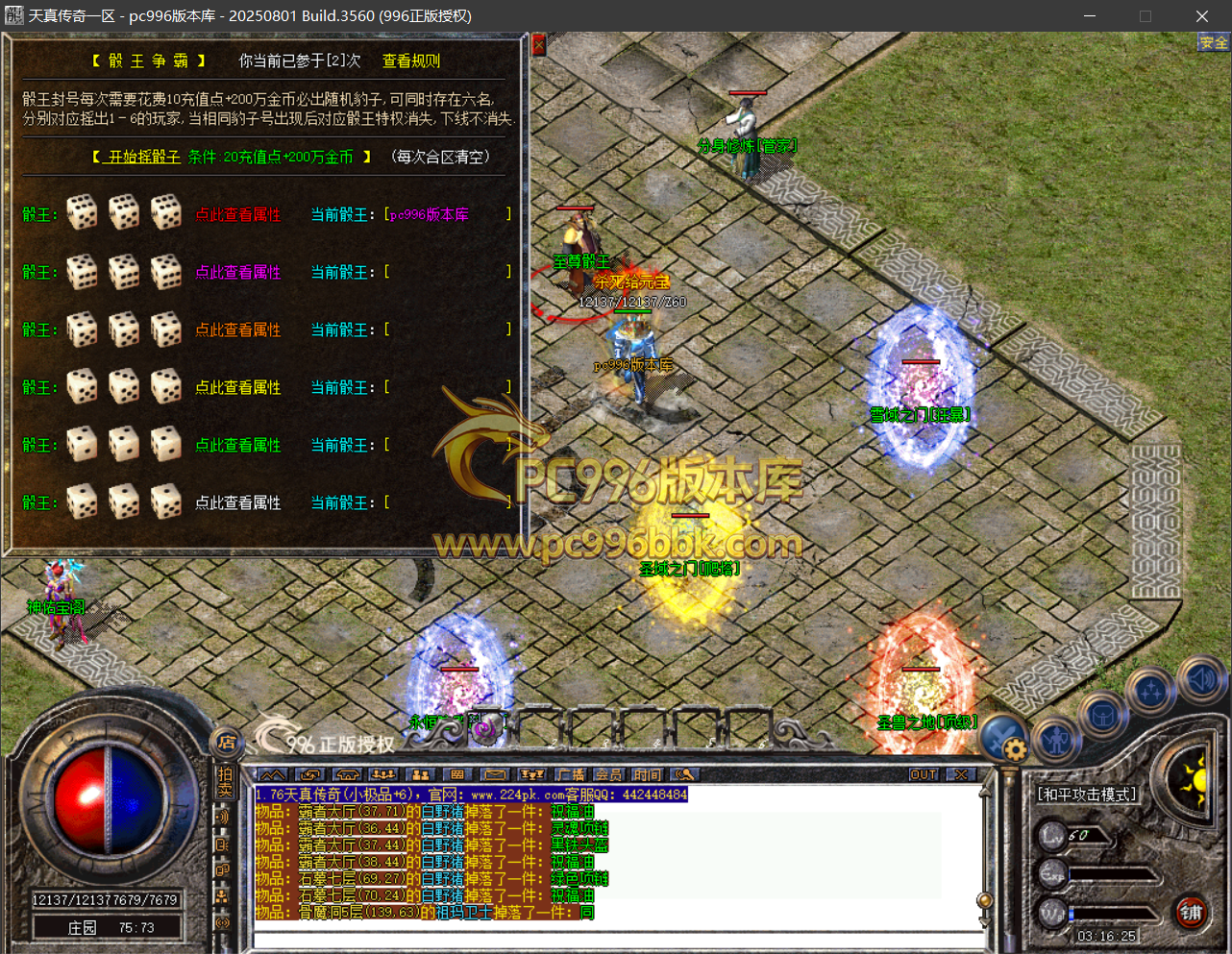
Task: Click 开始摇骰子 to roll dice
Action: tap(144, 157)
